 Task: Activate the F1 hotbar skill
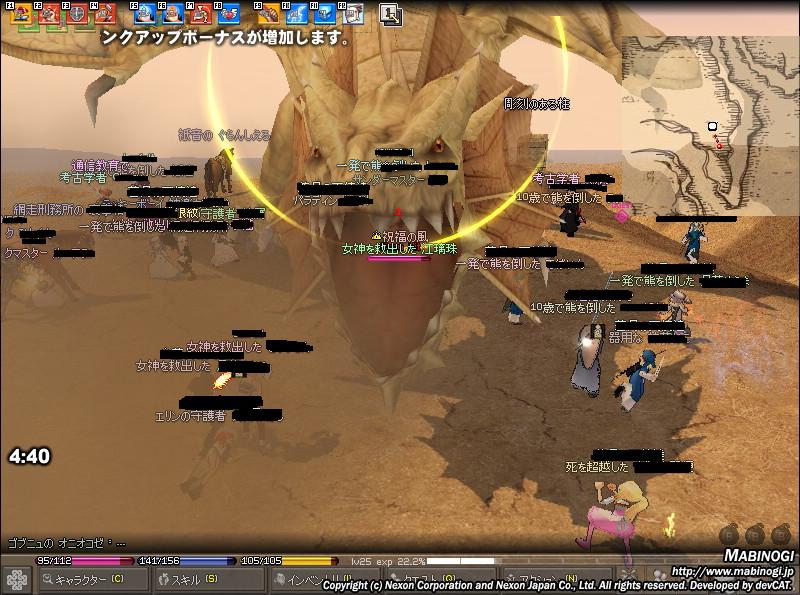(21, 14)
